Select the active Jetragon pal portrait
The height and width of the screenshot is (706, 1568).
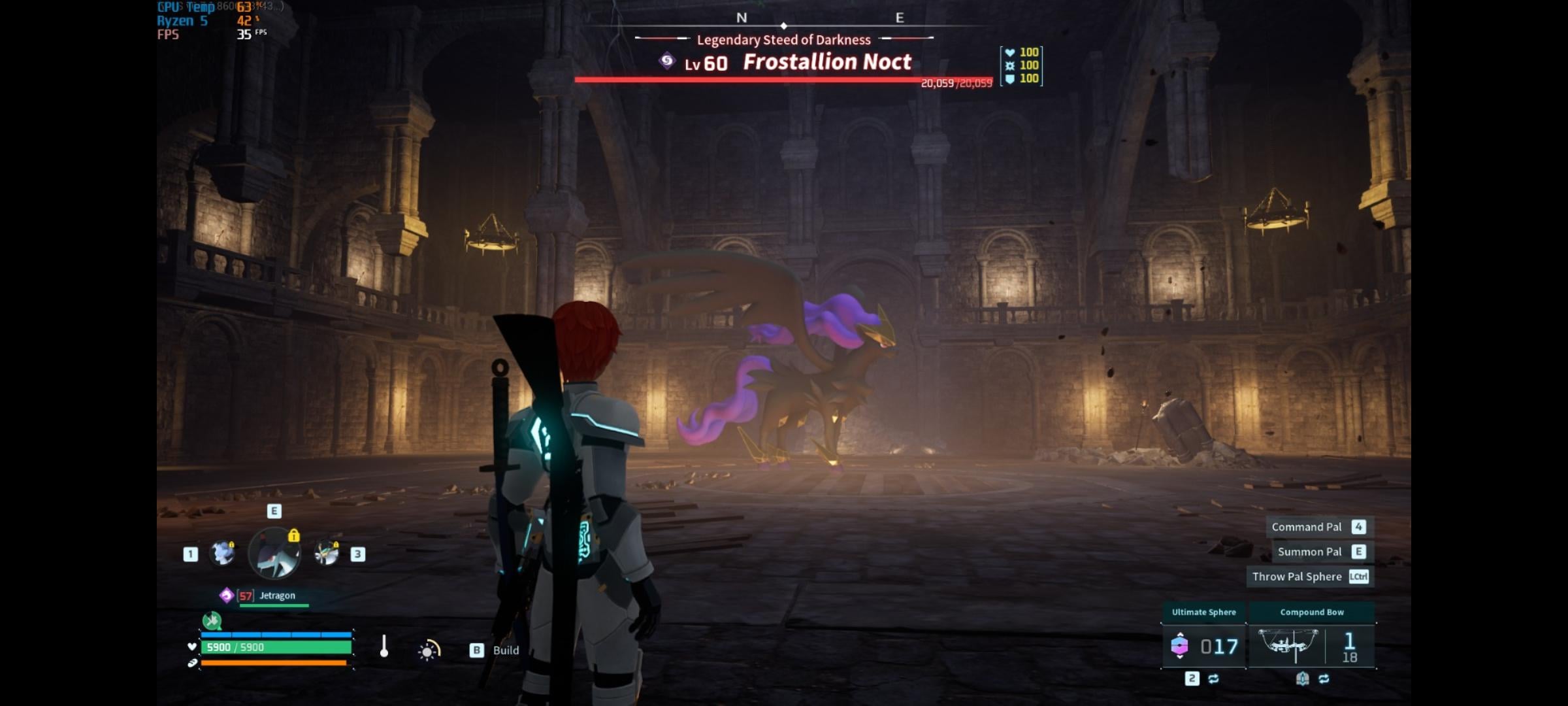click(274, 554)
